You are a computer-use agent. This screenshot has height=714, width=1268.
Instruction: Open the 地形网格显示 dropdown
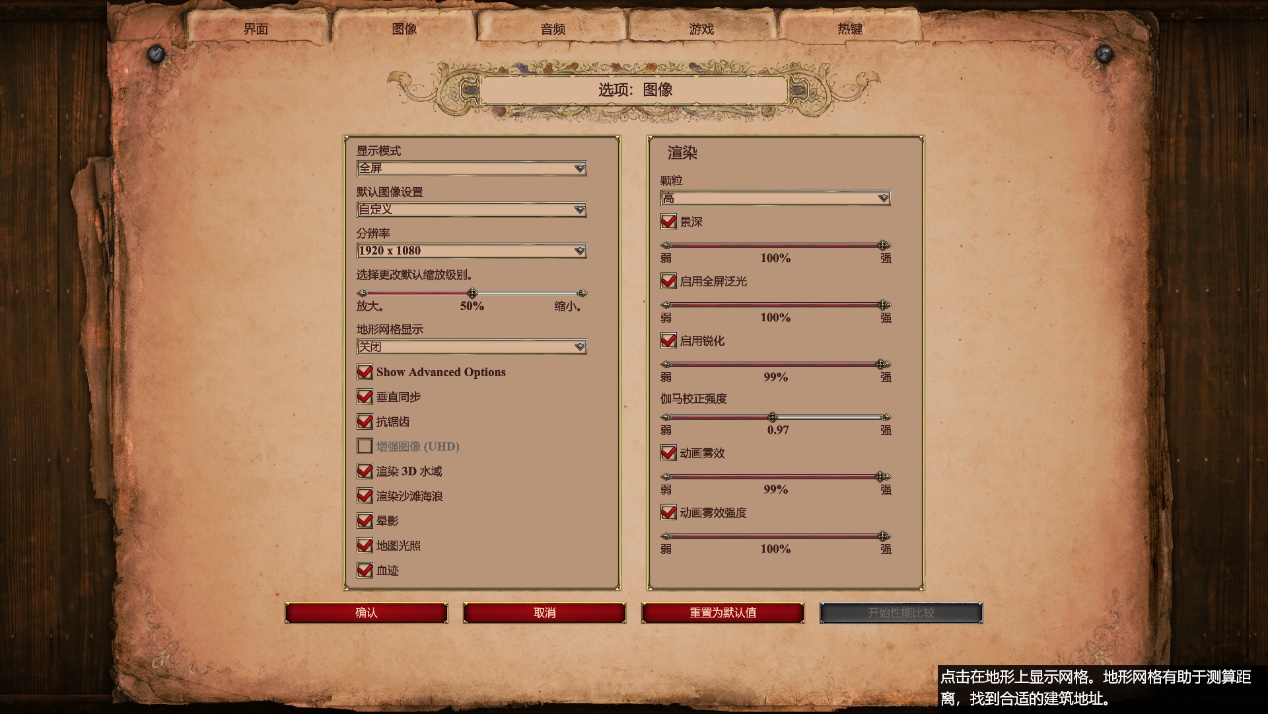[x=471, y=347]
